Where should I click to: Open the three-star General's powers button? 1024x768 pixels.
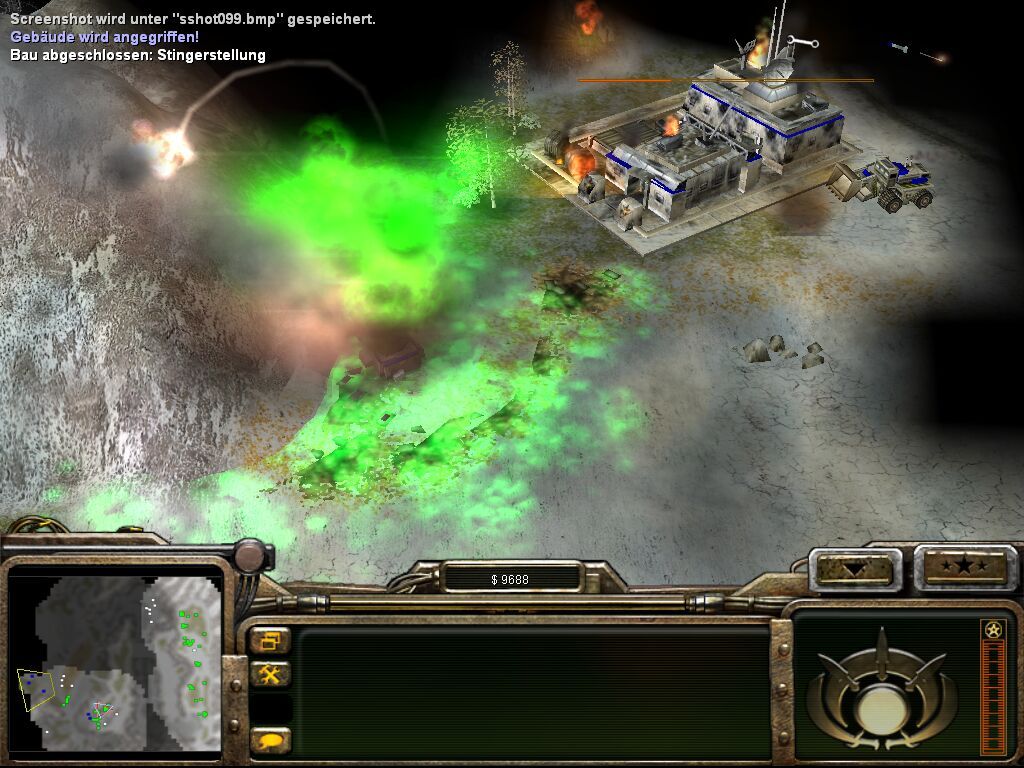[964, 568]
